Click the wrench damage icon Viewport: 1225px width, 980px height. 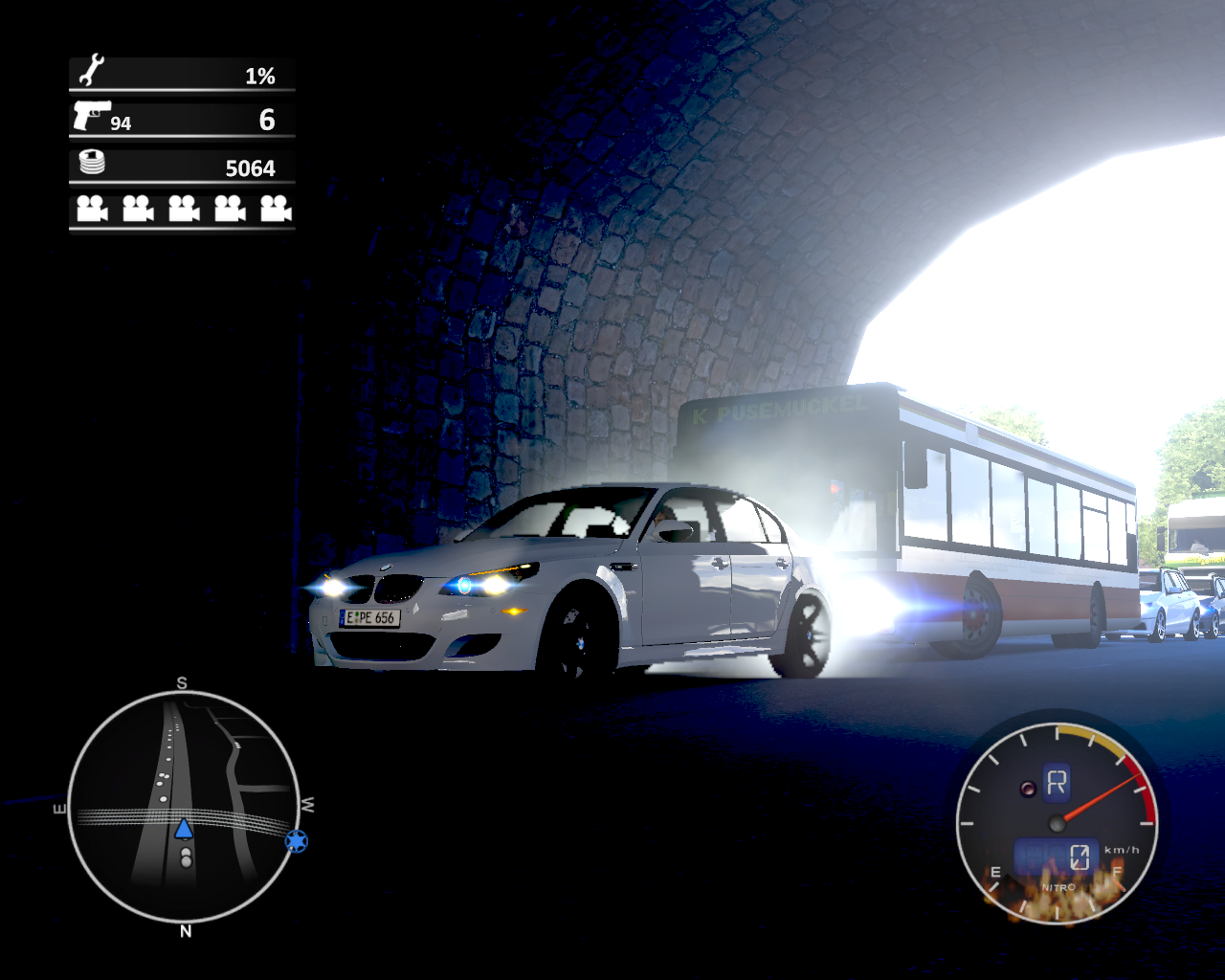[x=92, y=71]
